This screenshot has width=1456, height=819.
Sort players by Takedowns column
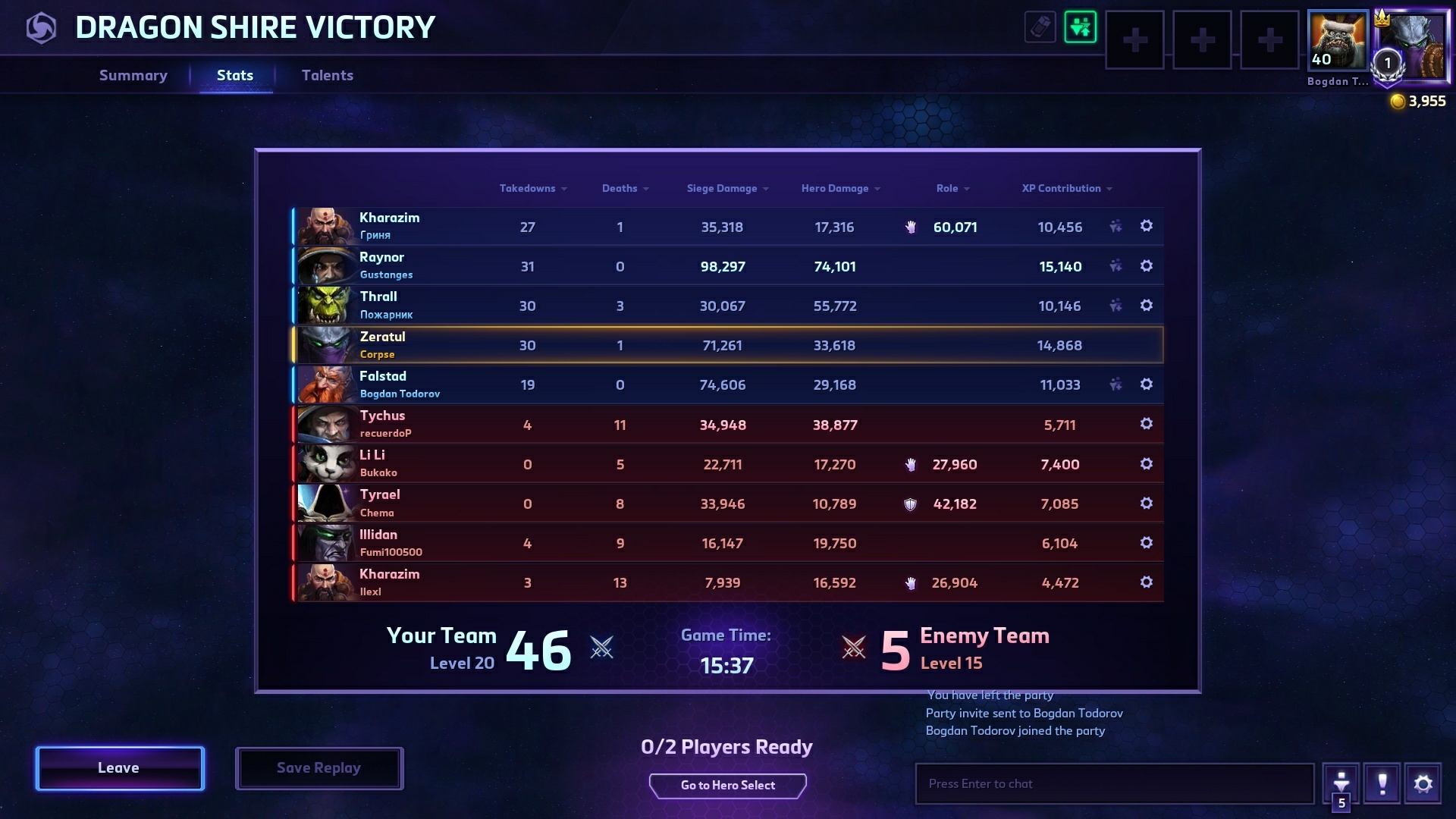tap(532, 188)
